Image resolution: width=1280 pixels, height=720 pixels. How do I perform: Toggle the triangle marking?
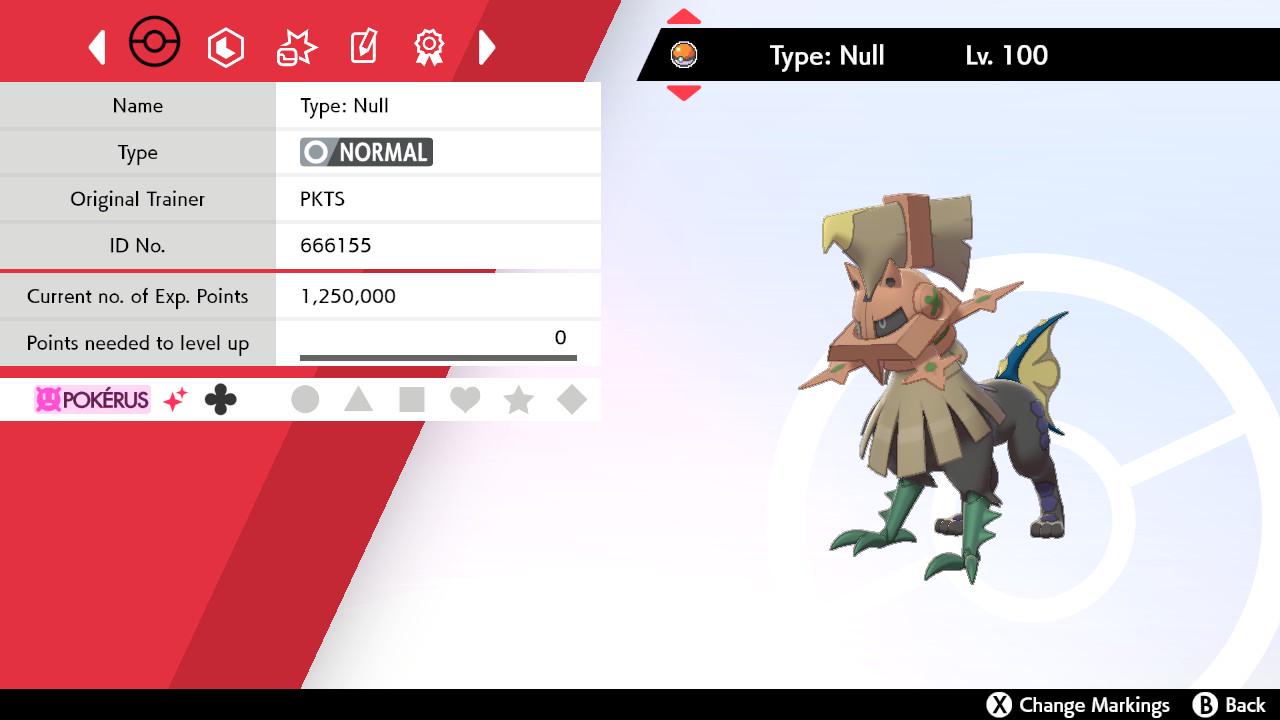pos(358,400)
